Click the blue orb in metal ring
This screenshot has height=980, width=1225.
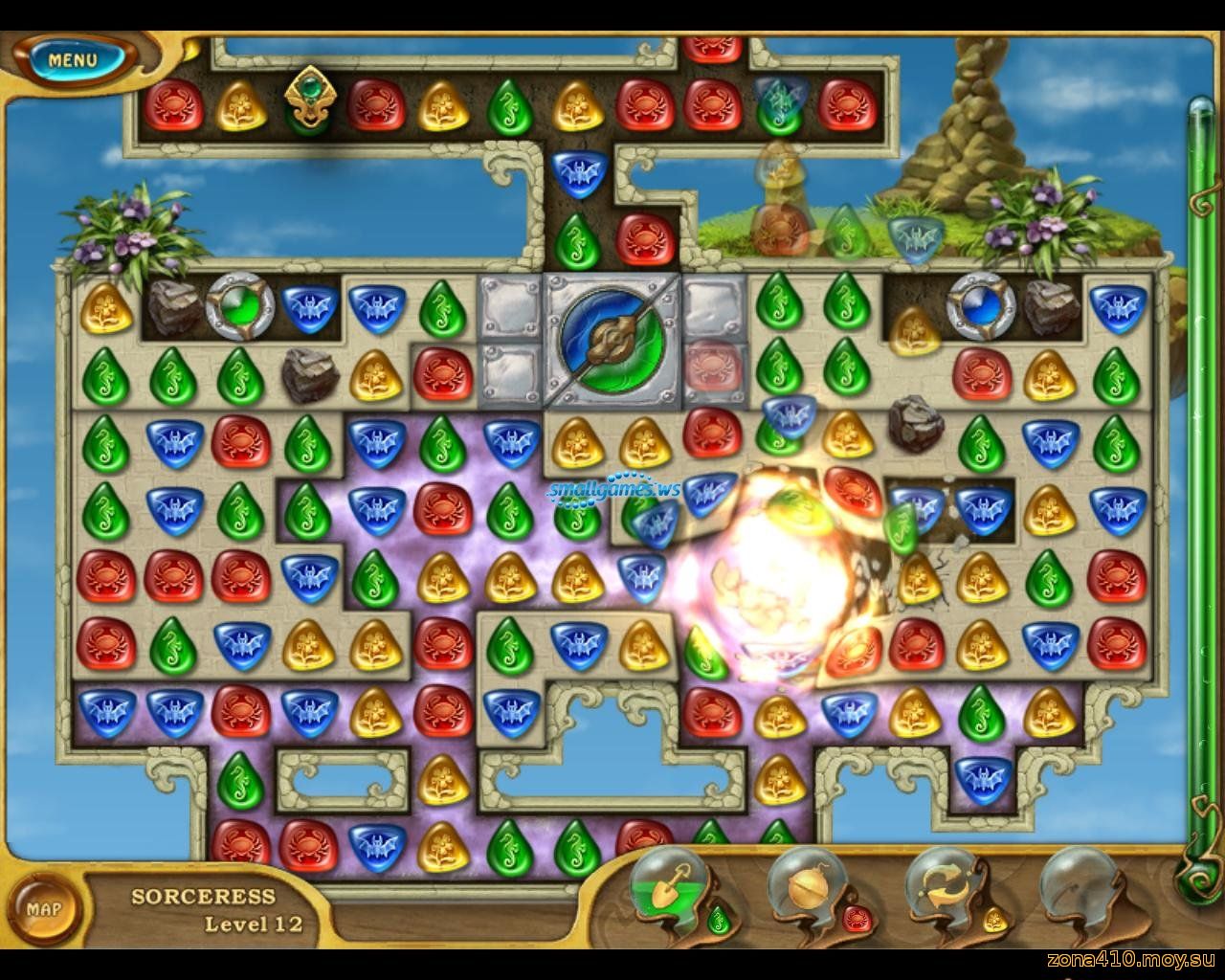[979, 305]
